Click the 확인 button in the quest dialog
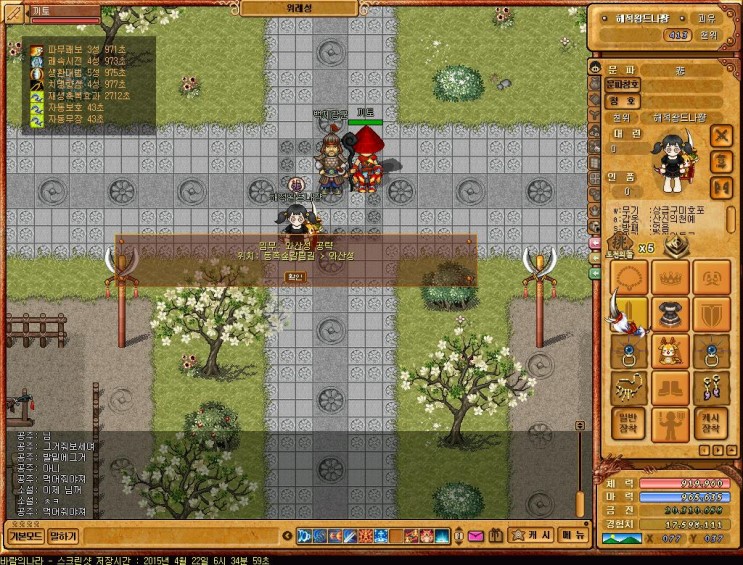Viewport: 743px width, 565px height. 295,275
